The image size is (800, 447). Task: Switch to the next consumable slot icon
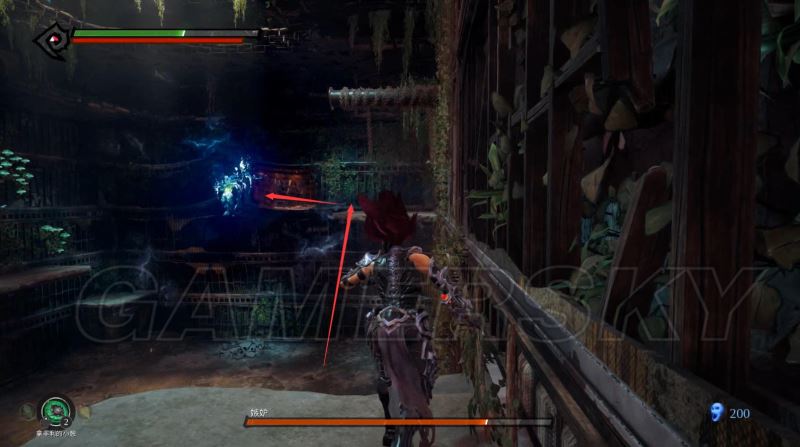(x=84, y=411)
